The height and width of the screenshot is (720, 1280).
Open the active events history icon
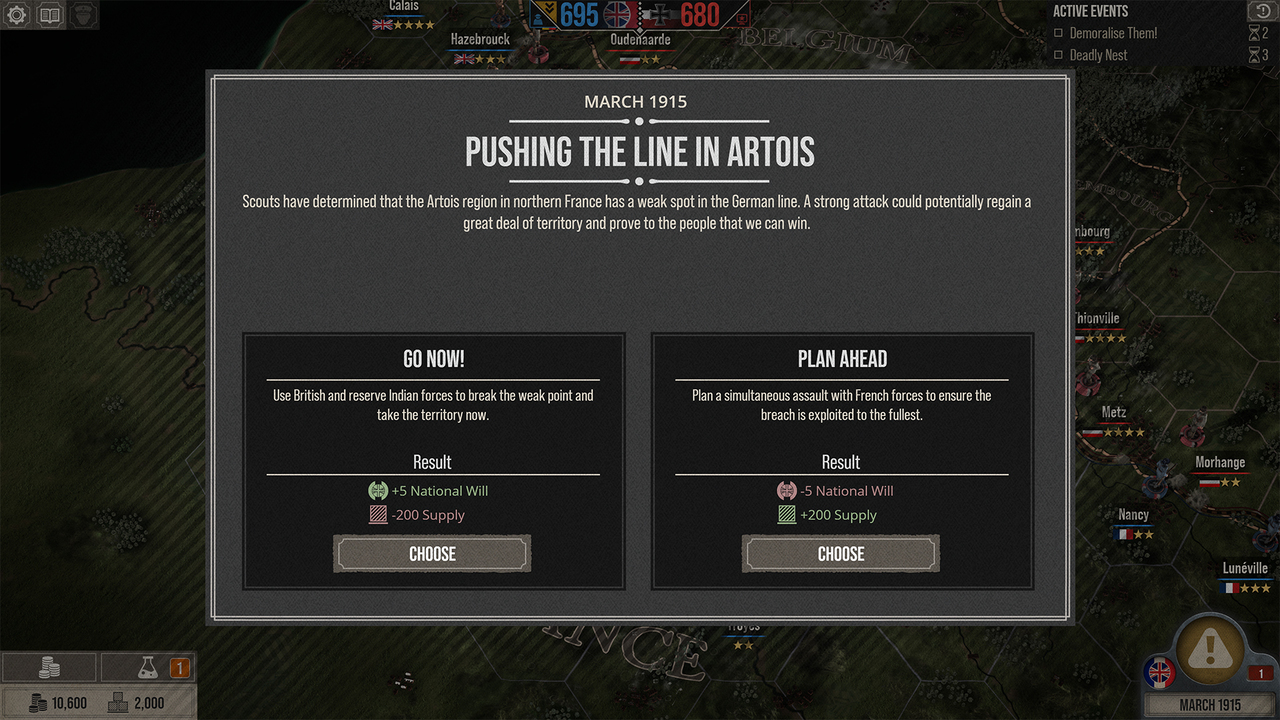(x=1258, y=11)
